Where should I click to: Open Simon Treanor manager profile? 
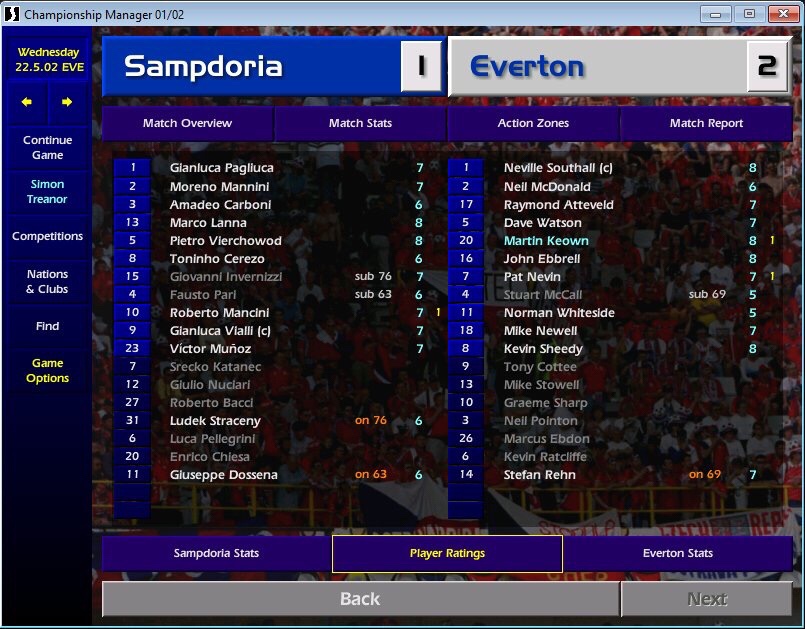[x=47, y=192]
